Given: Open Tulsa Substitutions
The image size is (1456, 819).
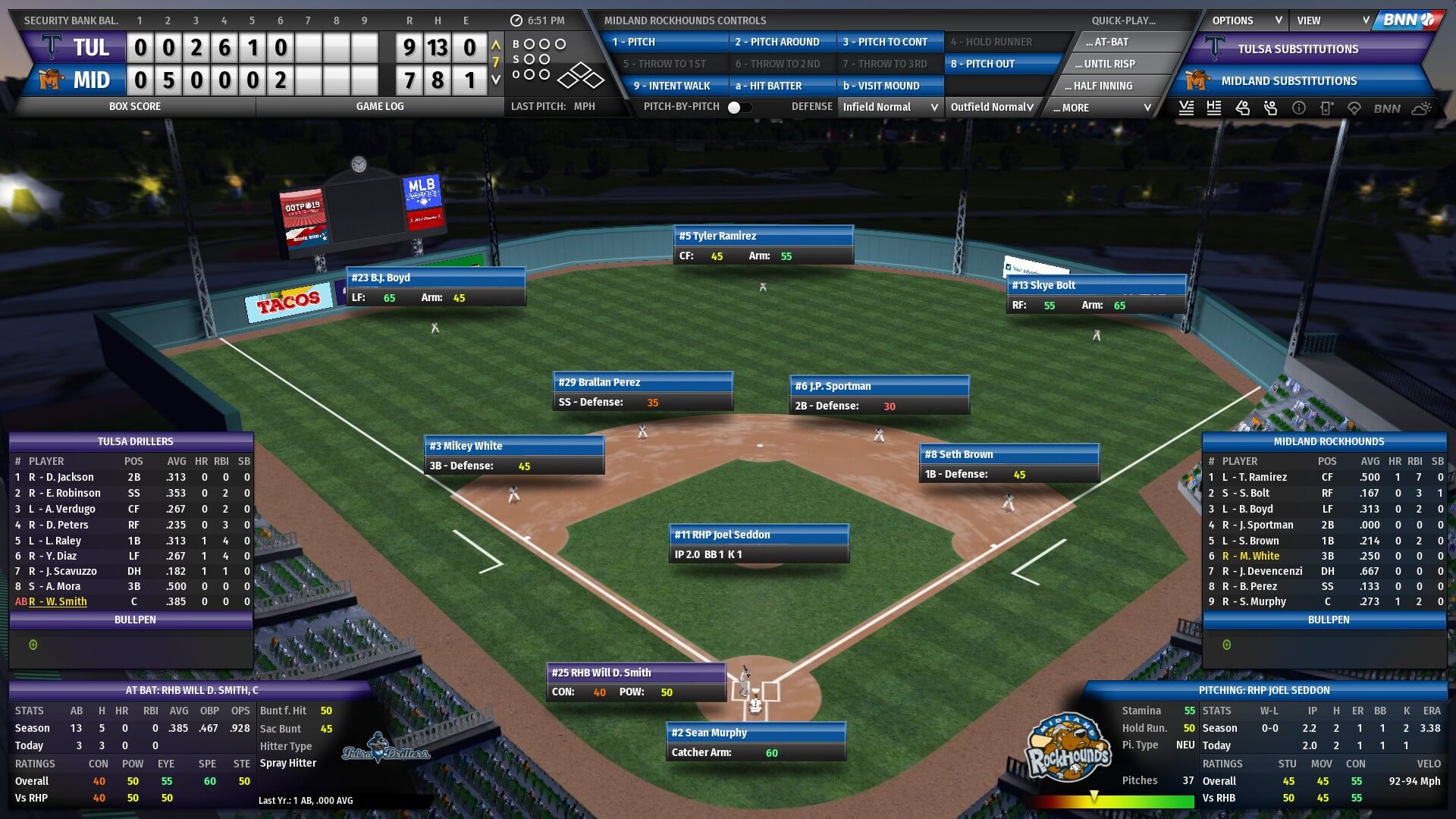Looking at the screenshot, I should tap(1298, 49).
